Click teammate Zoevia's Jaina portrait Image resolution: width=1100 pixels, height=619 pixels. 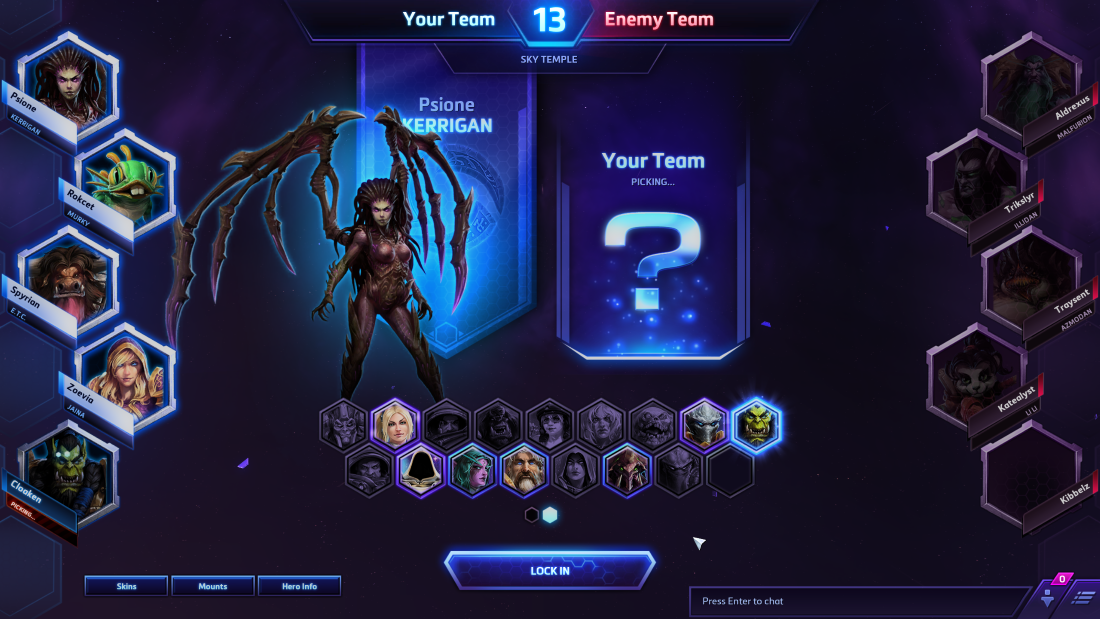(x=125, y=374)
